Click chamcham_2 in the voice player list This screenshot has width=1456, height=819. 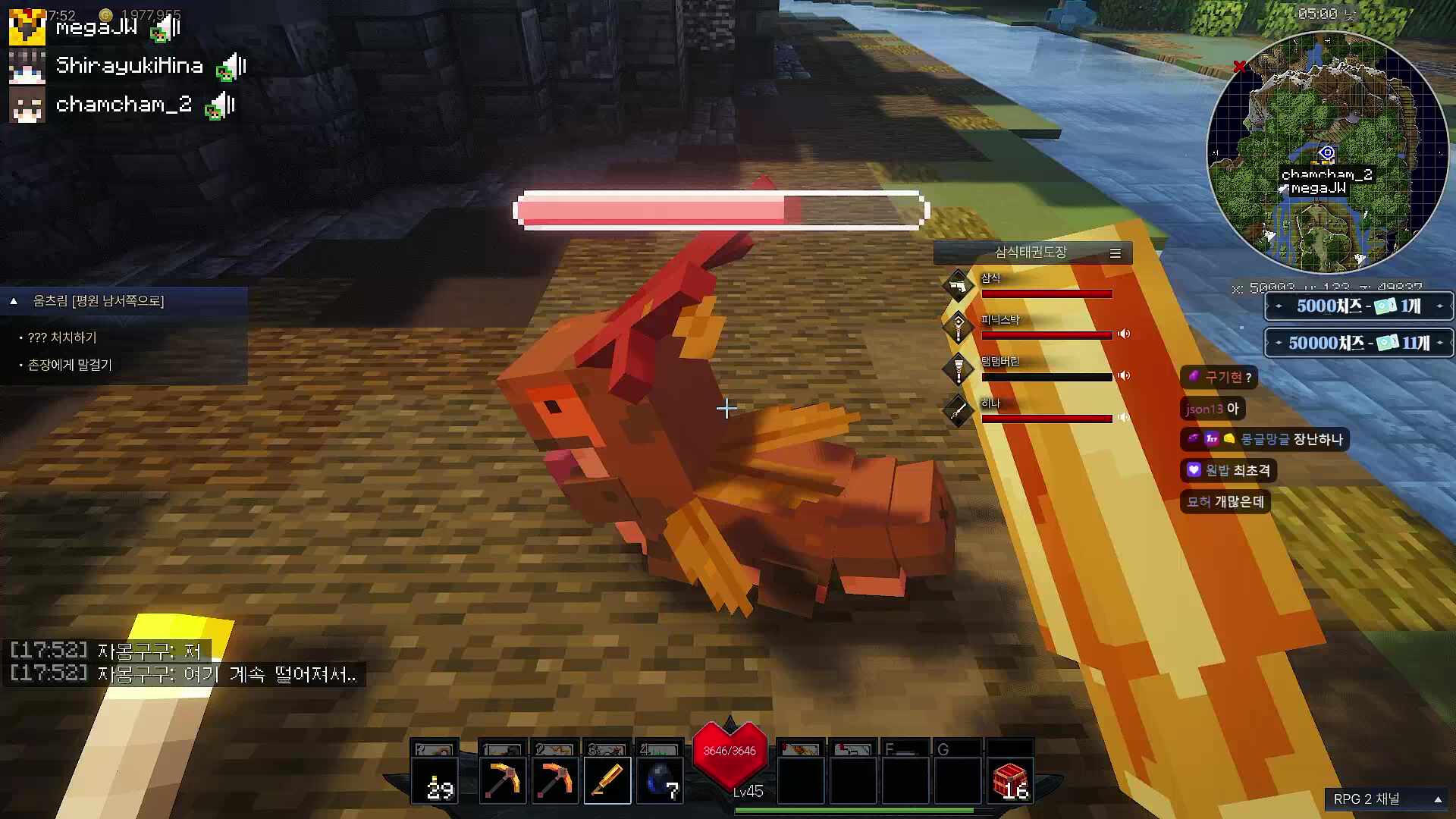(124, 105)
